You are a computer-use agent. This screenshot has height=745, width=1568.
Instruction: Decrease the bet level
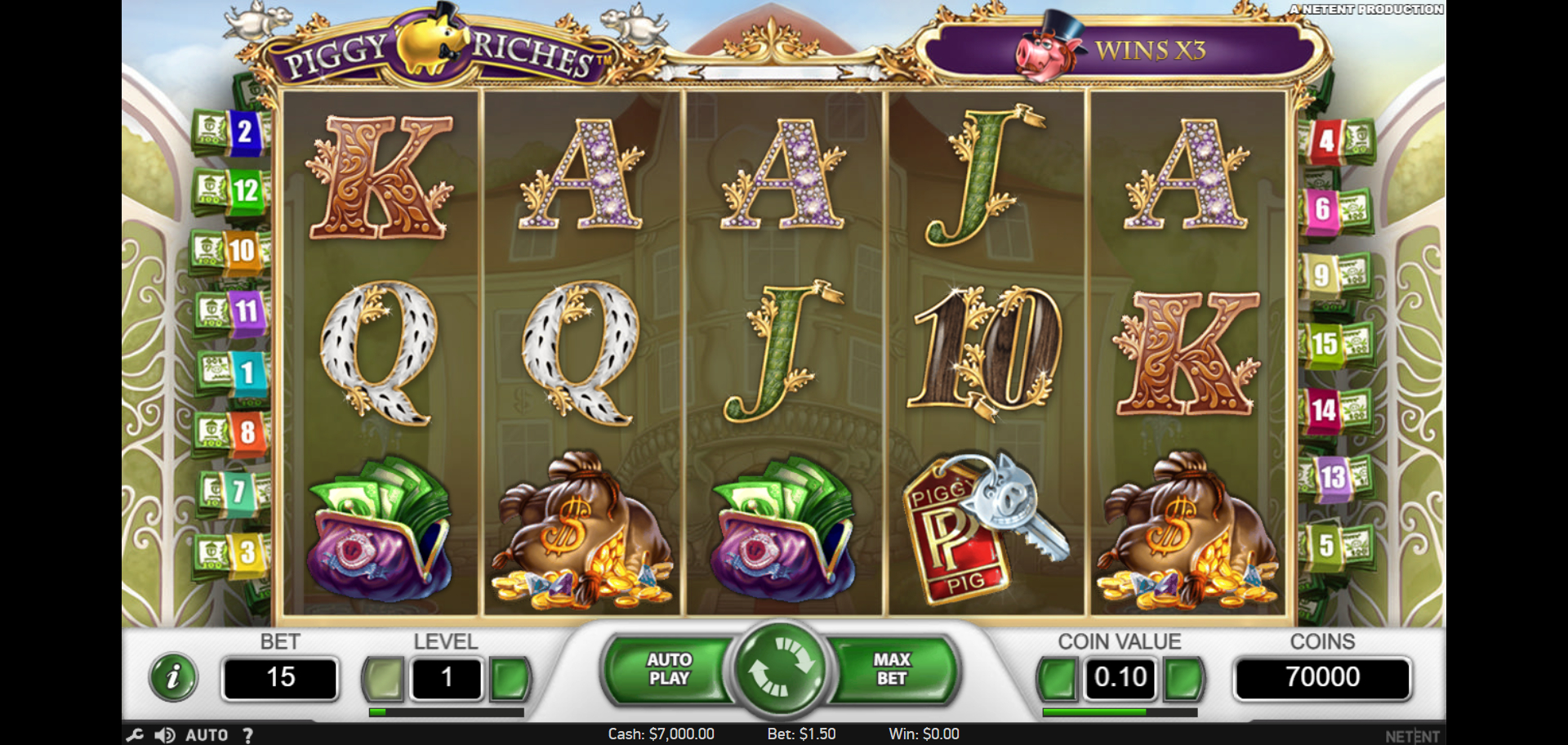click(x=383, y=678)
